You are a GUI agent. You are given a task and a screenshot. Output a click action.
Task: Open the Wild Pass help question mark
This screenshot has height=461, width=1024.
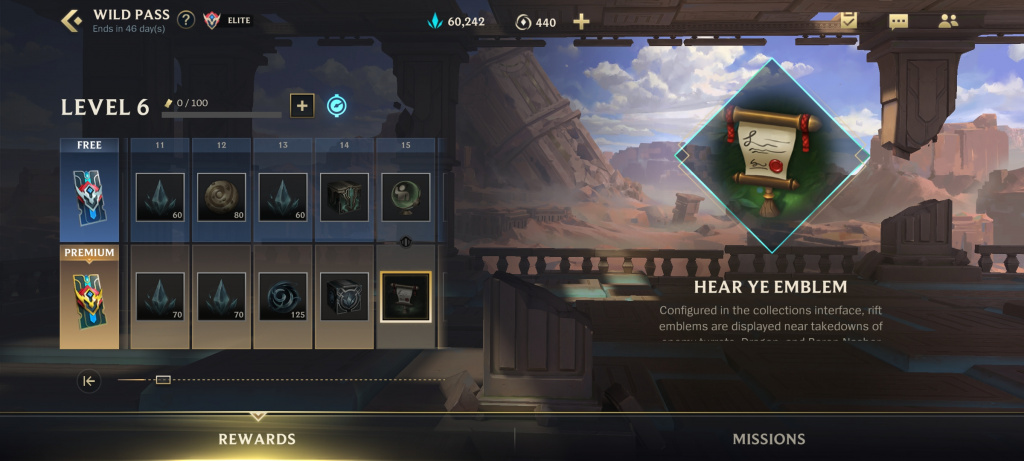(x=186, y=20)
